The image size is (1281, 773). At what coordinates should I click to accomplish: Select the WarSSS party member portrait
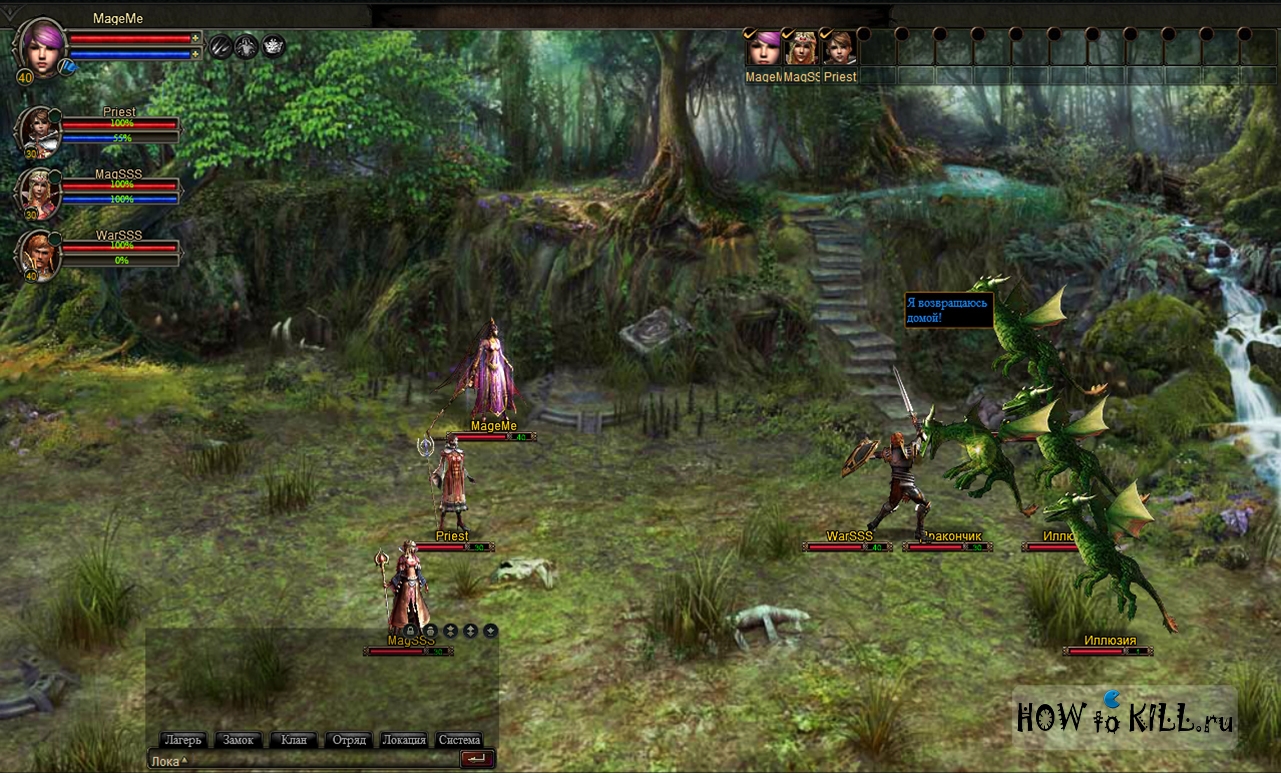tap(39, 254)
